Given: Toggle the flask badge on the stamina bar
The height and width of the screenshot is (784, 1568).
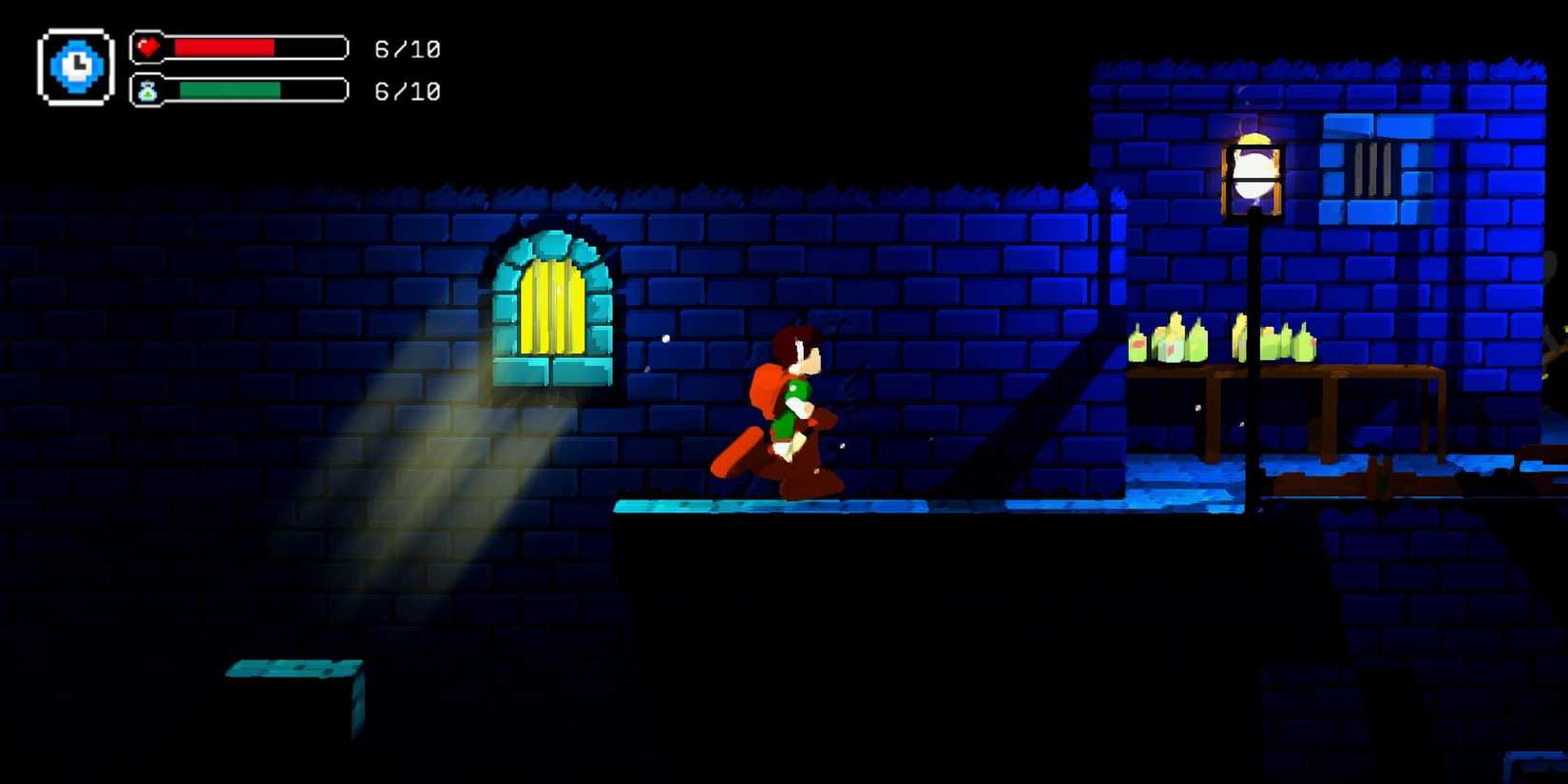Looking at the screenshot, I should click(149, 91).
